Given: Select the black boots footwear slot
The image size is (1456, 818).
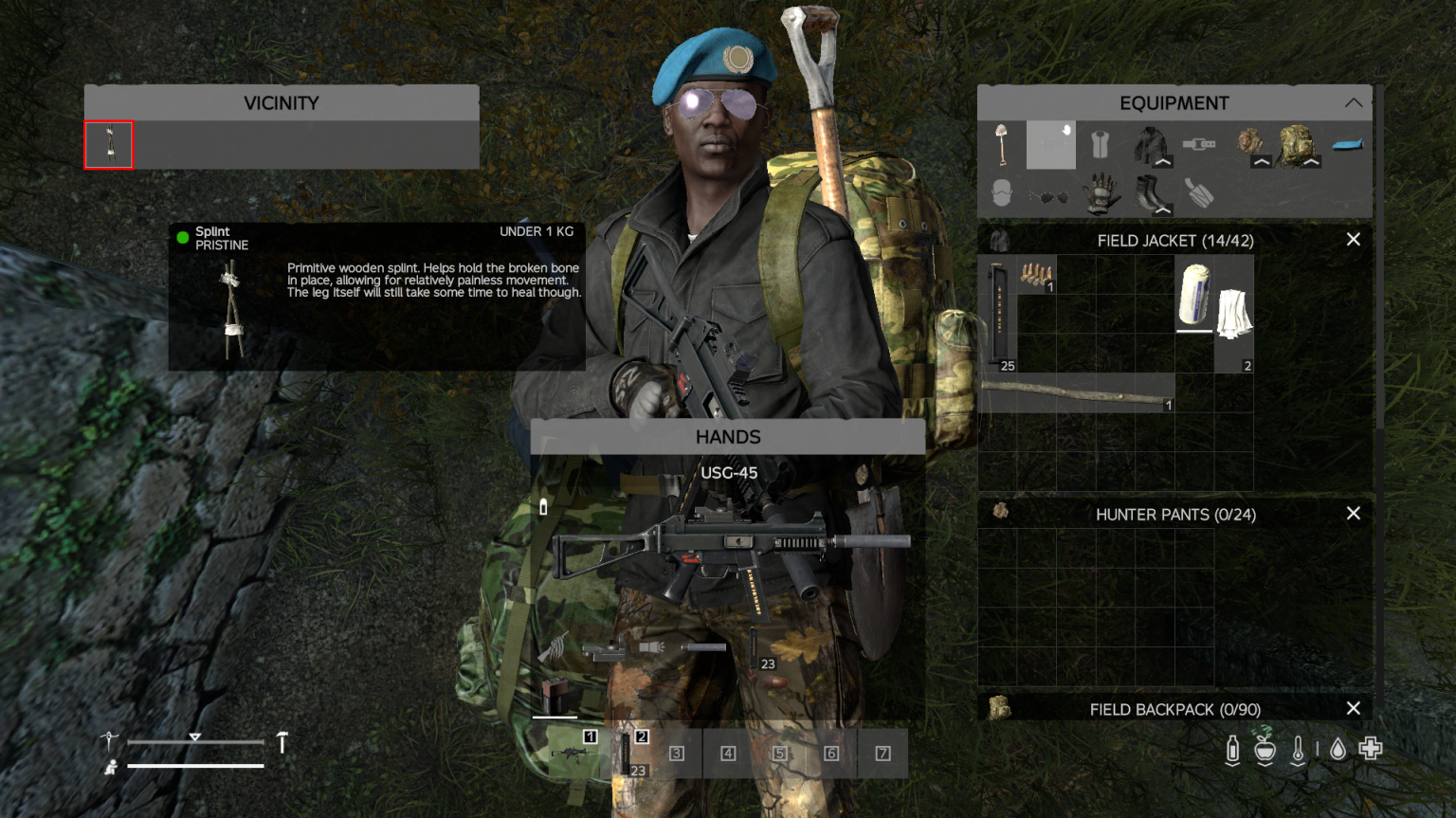Looking at the screenshot, I should tap(1147, 191).
